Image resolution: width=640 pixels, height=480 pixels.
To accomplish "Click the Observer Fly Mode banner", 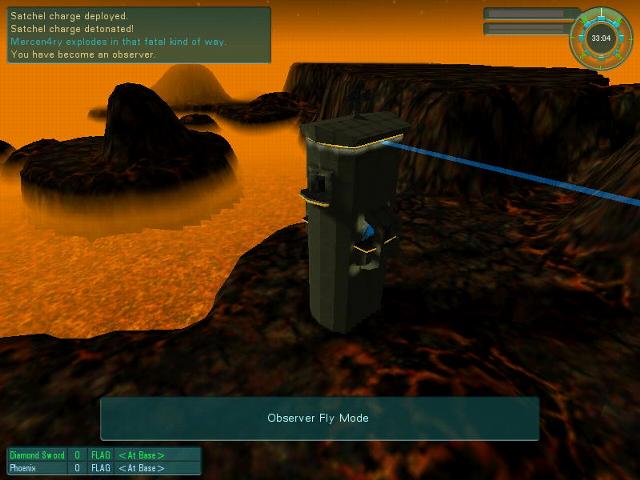I will click(319, 418).
